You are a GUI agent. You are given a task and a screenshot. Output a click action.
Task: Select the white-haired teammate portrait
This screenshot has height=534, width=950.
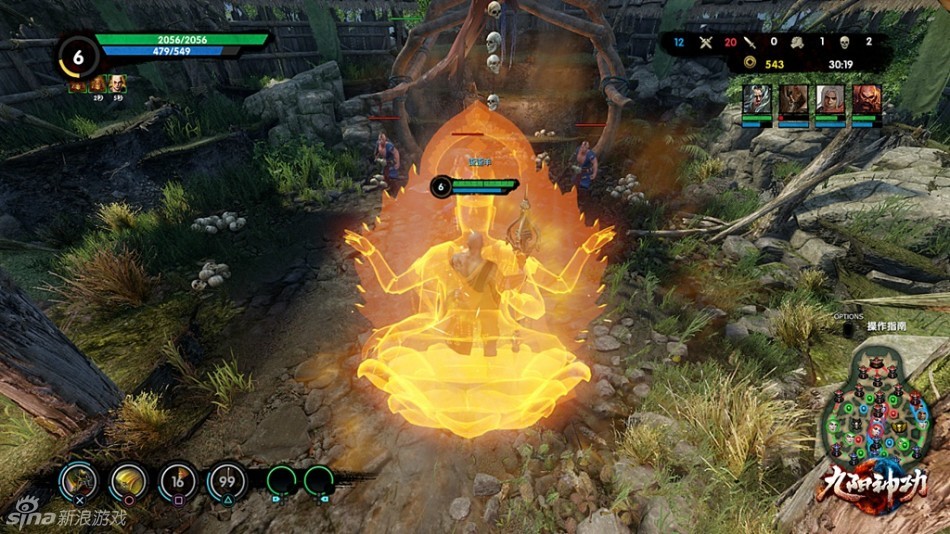click(829, 100)
